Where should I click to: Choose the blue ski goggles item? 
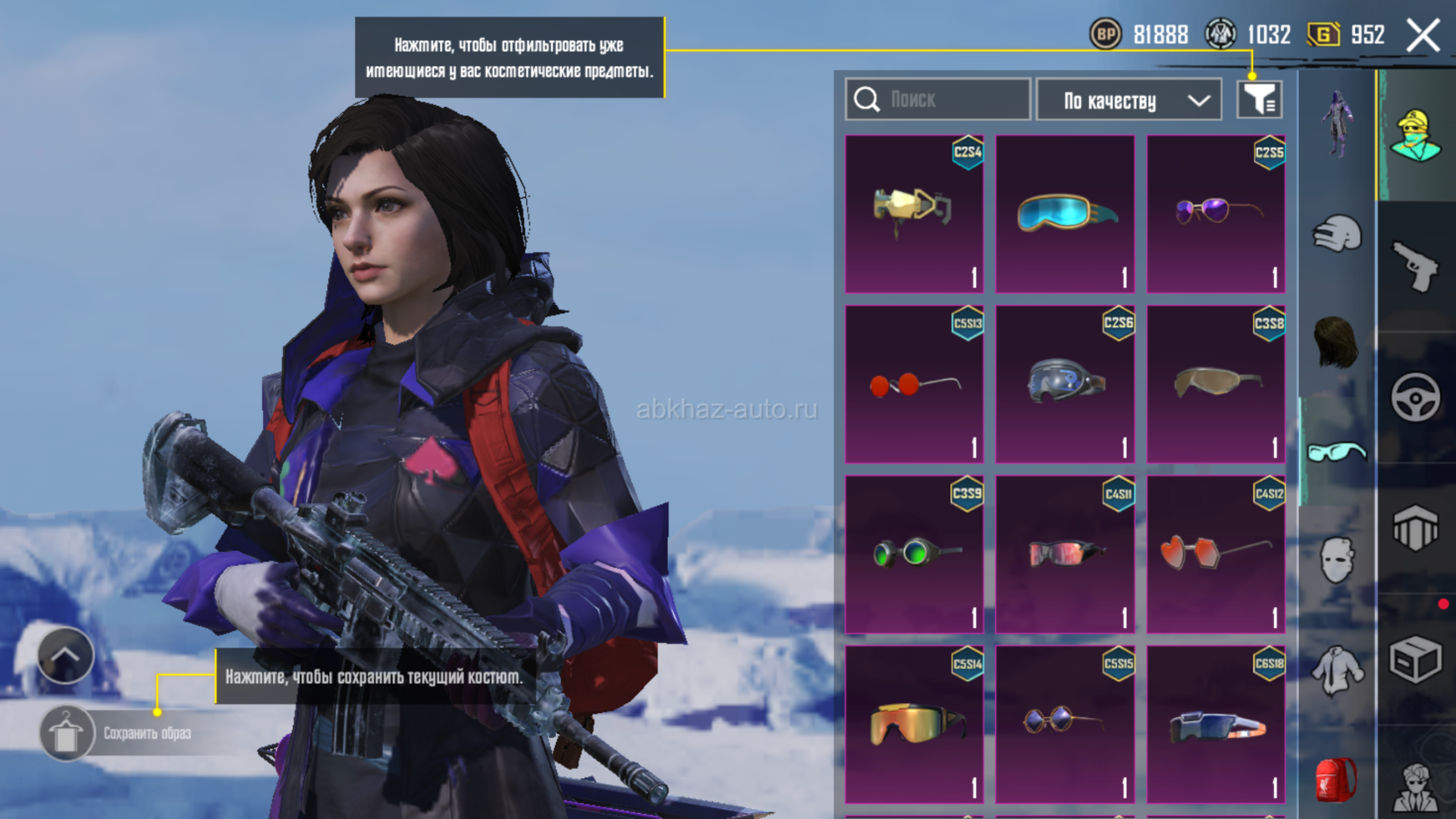coord(1065,215)
